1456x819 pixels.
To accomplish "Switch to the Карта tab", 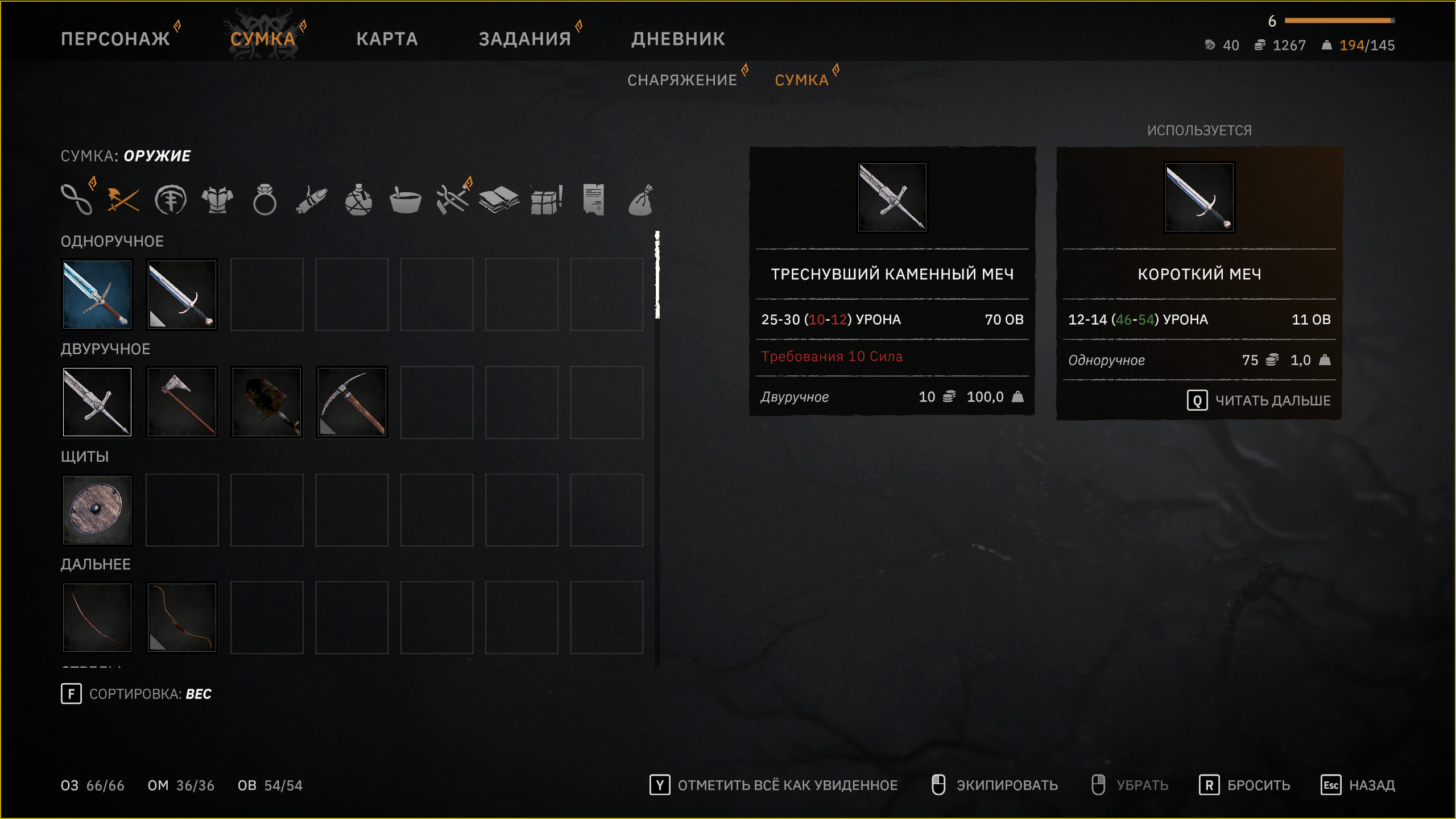I will [387, 39].
